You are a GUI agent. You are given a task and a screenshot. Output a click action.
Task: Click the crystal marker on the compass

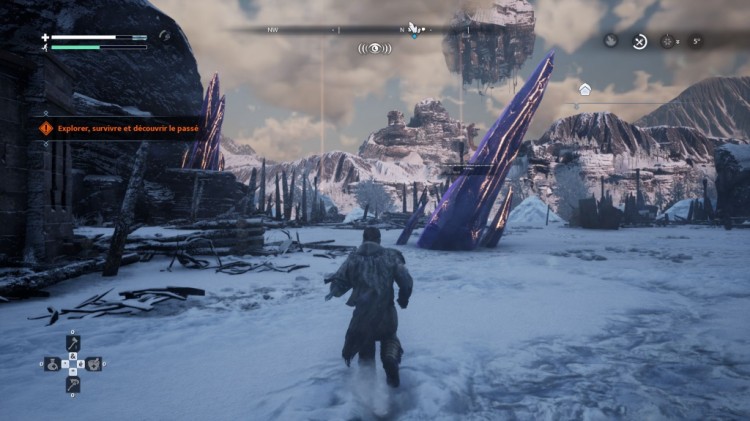(413, 29)
